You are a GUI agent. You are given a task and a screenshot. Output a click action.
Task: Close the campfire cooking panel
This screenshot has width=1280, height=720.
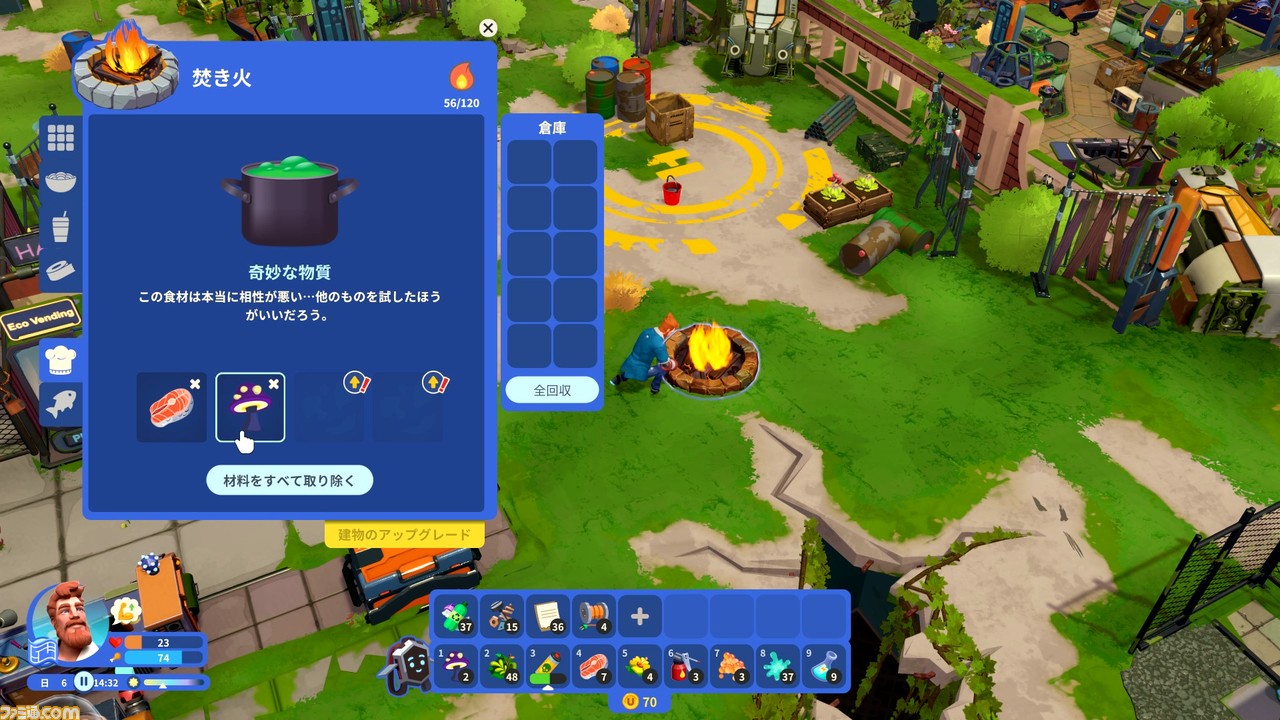click(487, 28)
